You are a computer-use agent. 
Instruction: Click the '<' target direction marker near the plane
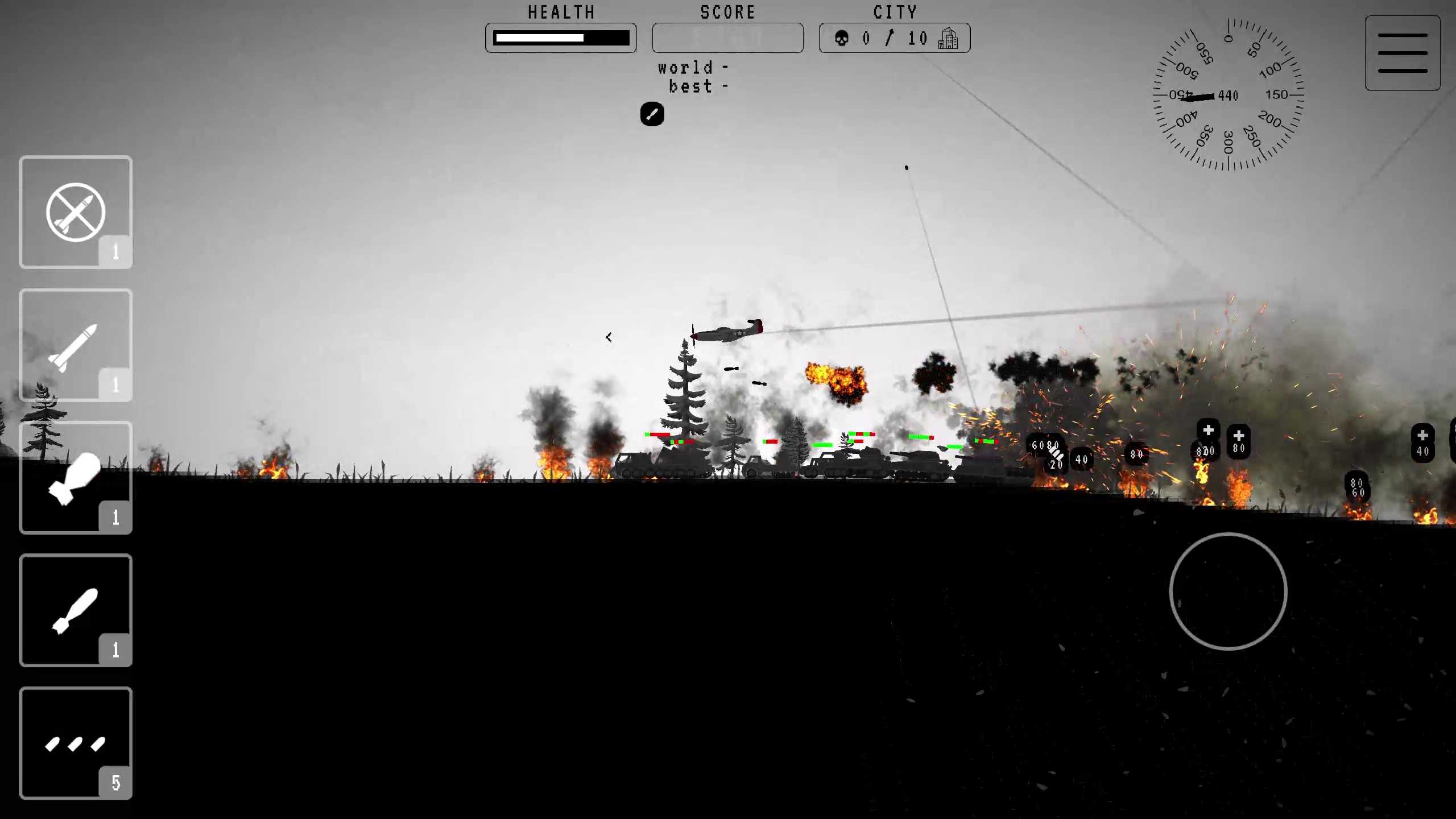[x=609, y=337]
